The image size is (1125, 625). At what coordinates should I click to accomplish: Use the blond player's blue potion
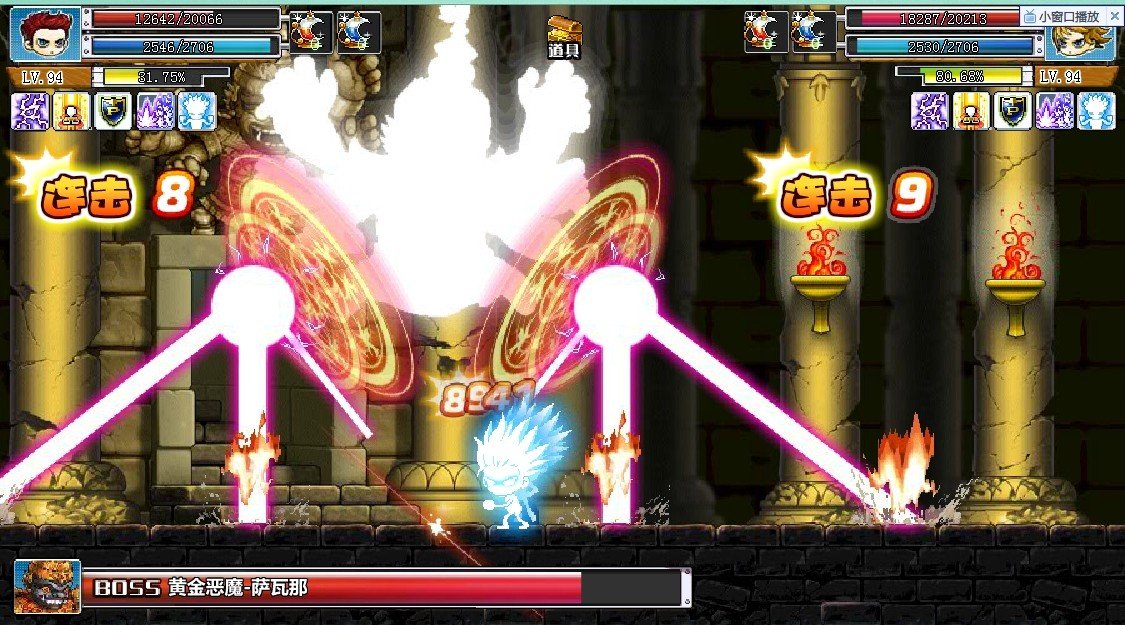tap(812, 32)
